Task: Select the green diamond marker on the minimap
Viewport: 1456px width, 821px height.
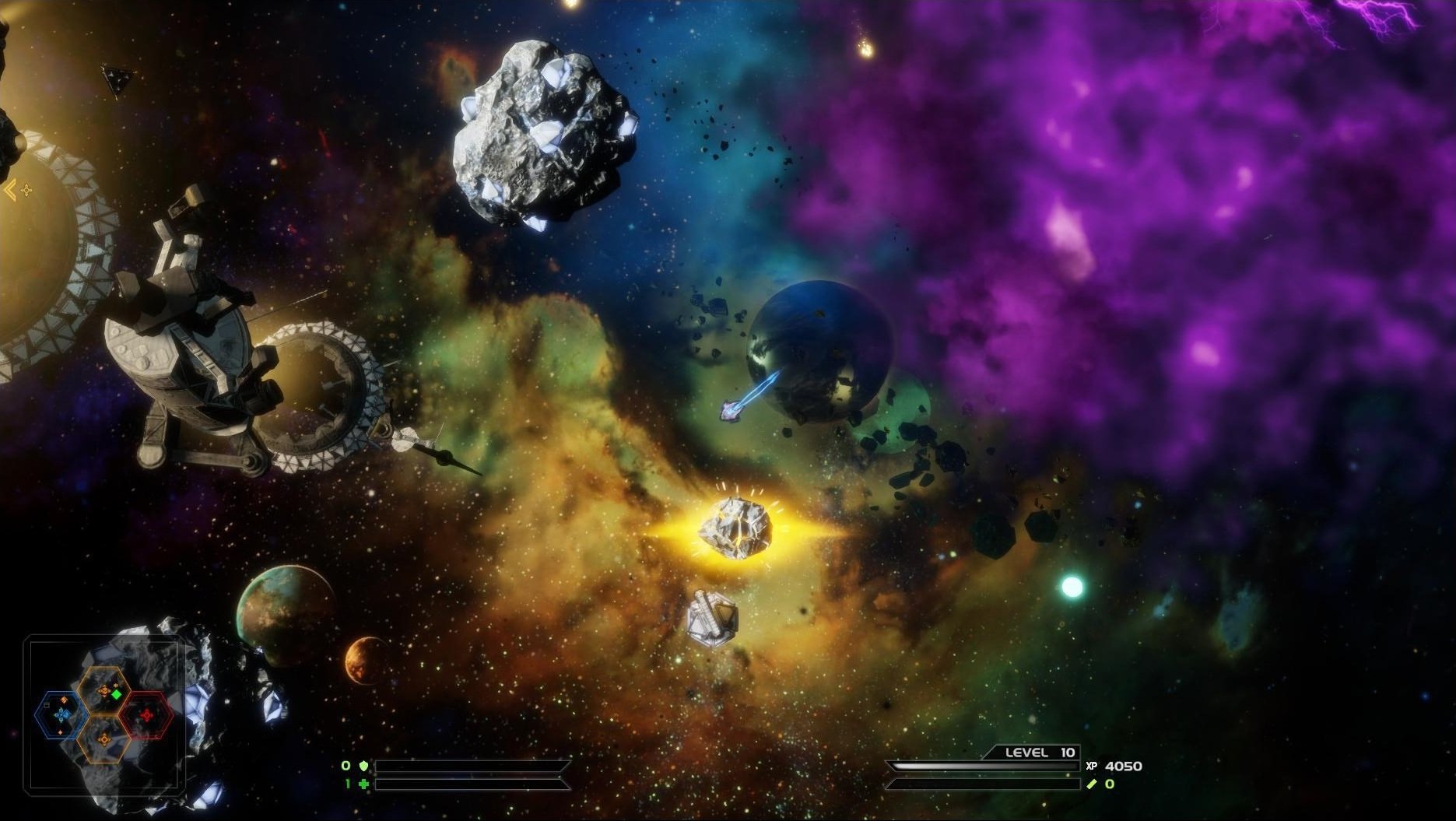Action: point(116,694)
